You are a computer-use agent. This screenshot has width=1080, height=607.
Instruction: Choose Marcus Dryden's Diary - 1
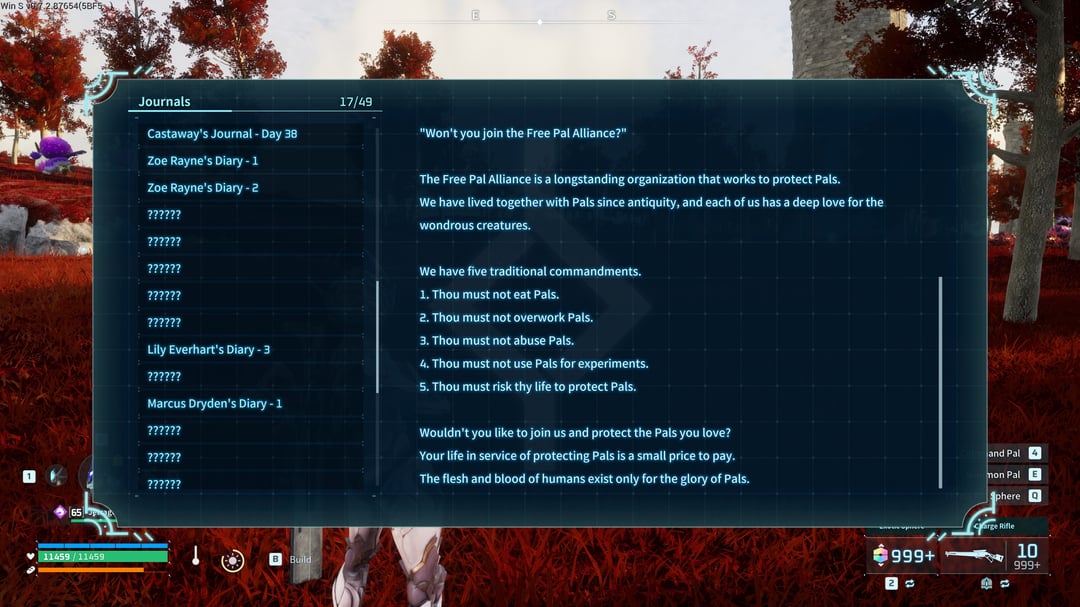point(214,404)
